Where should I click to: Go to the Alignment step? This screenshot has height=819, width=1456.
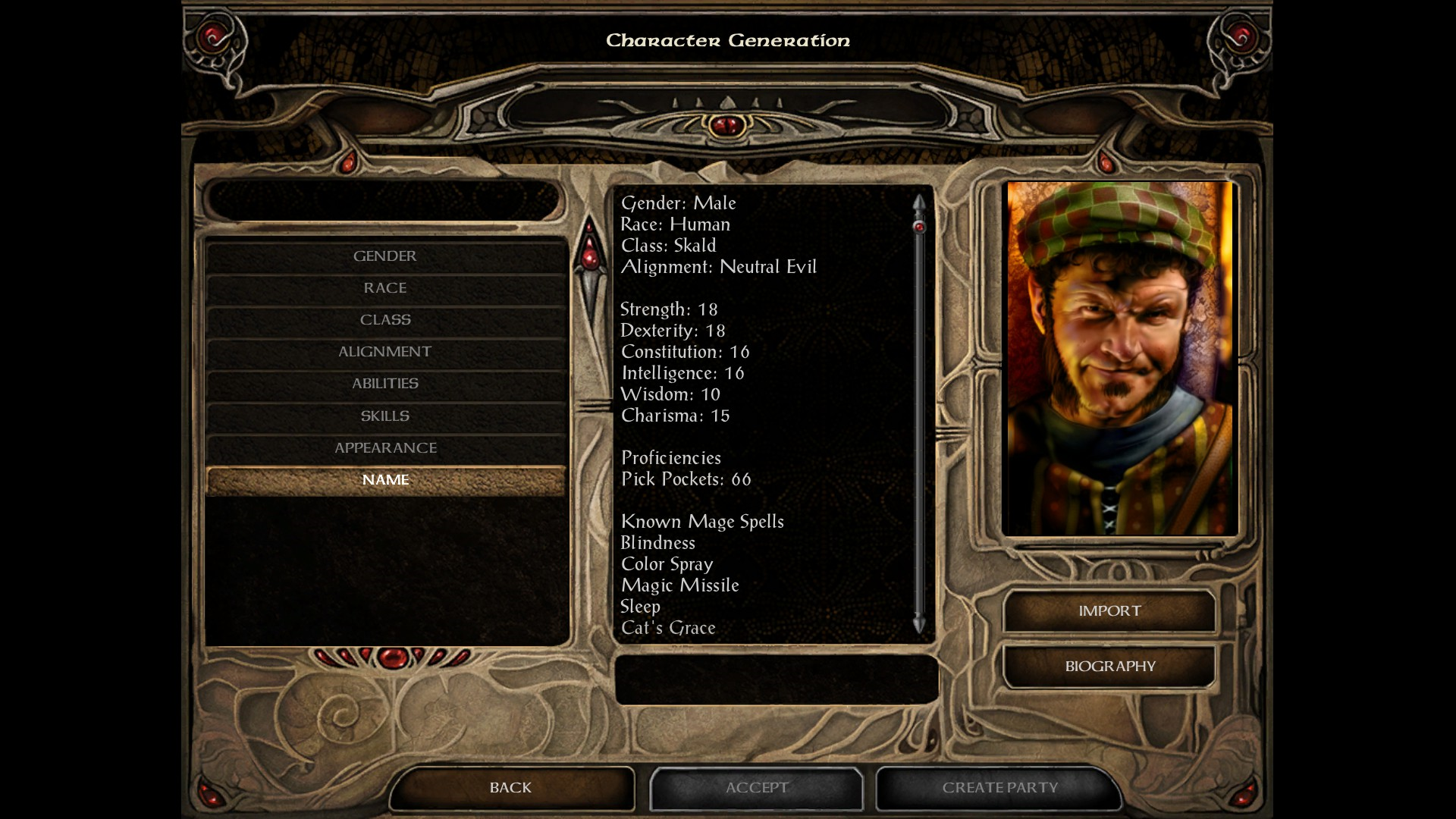point(385,352)
